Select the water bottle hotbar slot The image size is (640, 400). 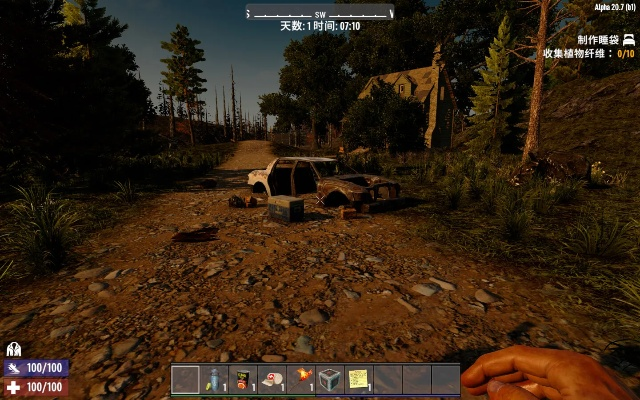pos(214,379)
